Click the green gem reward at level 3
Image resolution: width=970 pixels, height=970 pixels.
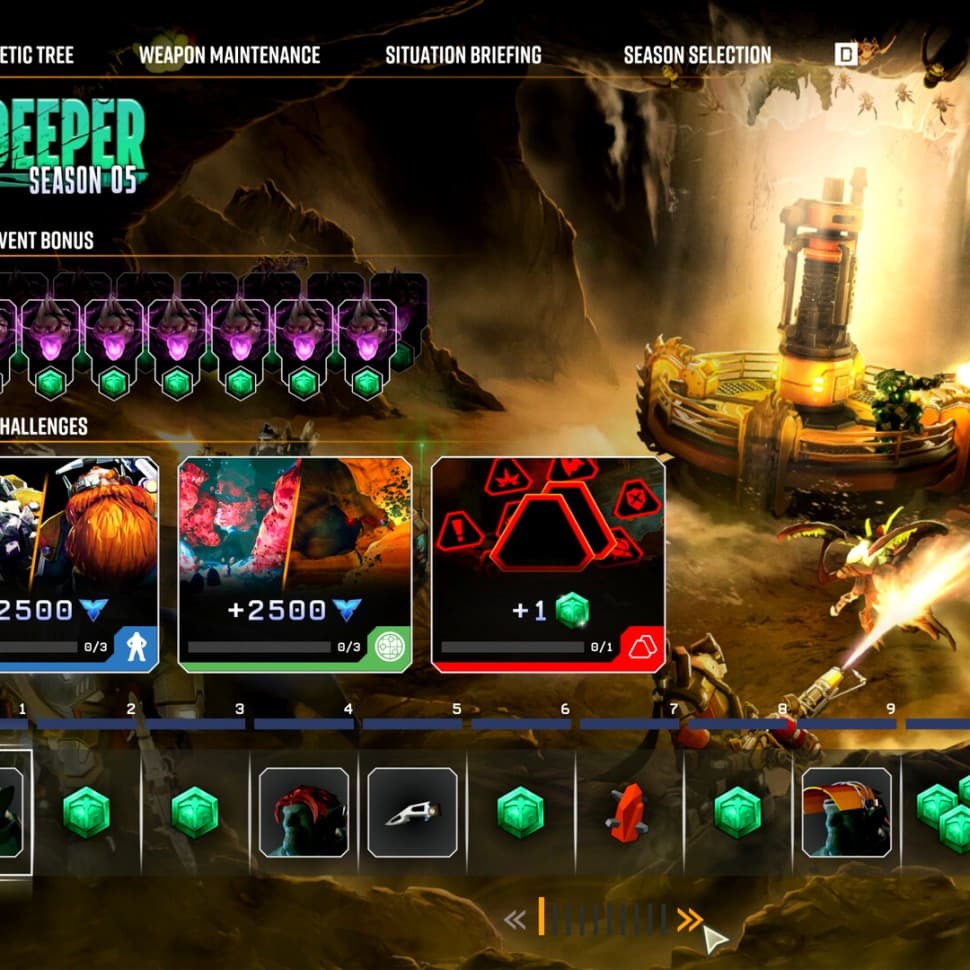195,813
